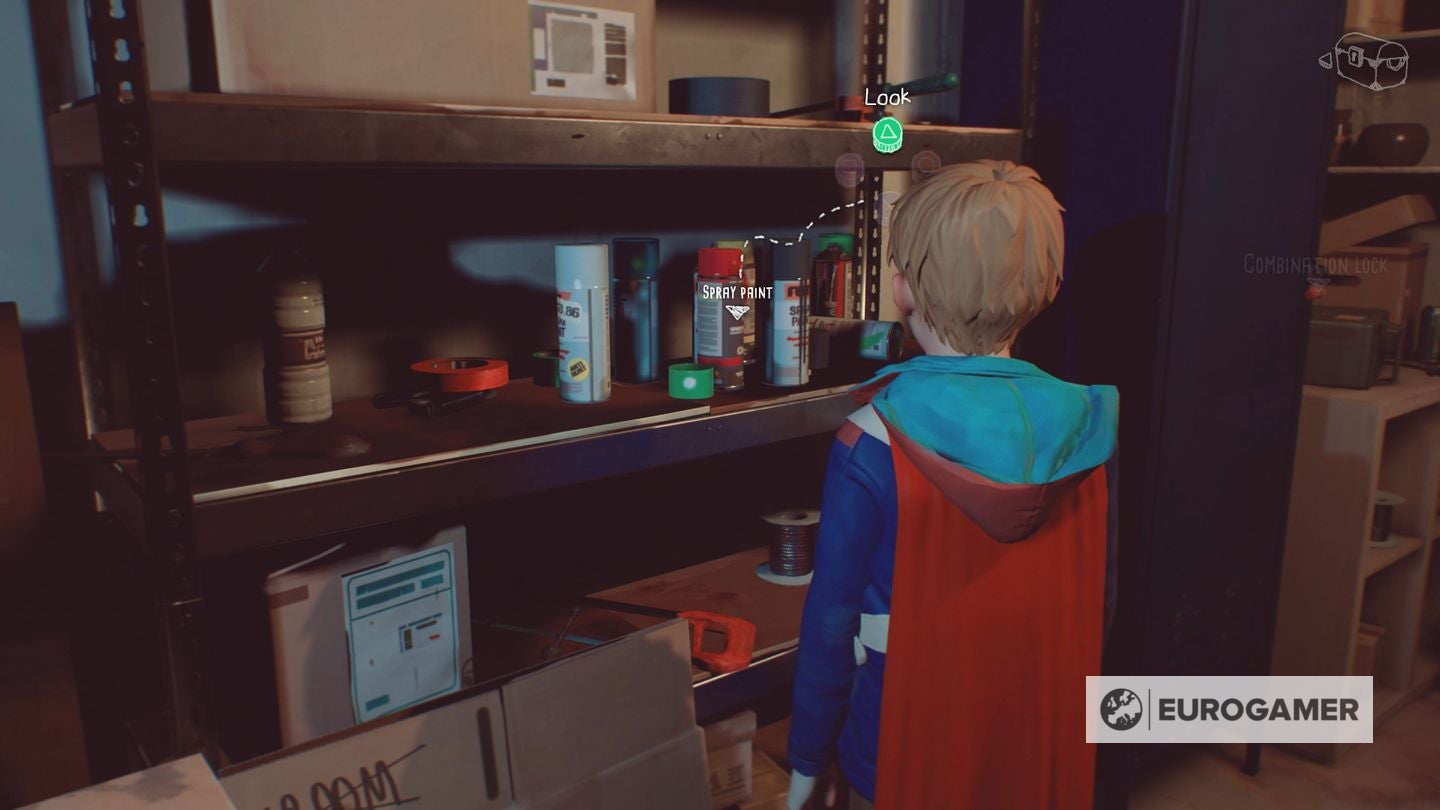Select the Look prompt text label

point(887,99)
